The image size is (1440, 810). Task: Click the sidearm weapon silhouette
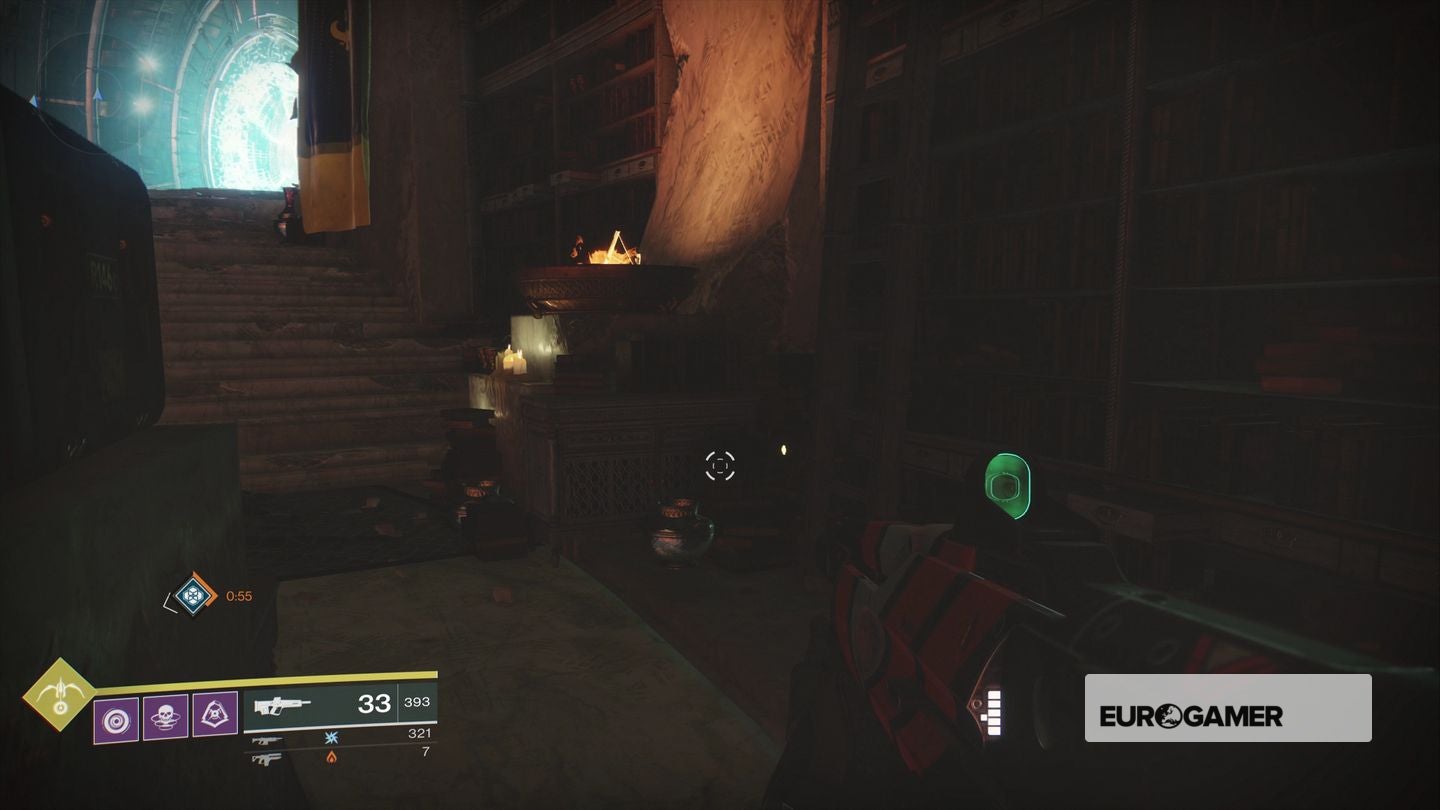(267, 760)
